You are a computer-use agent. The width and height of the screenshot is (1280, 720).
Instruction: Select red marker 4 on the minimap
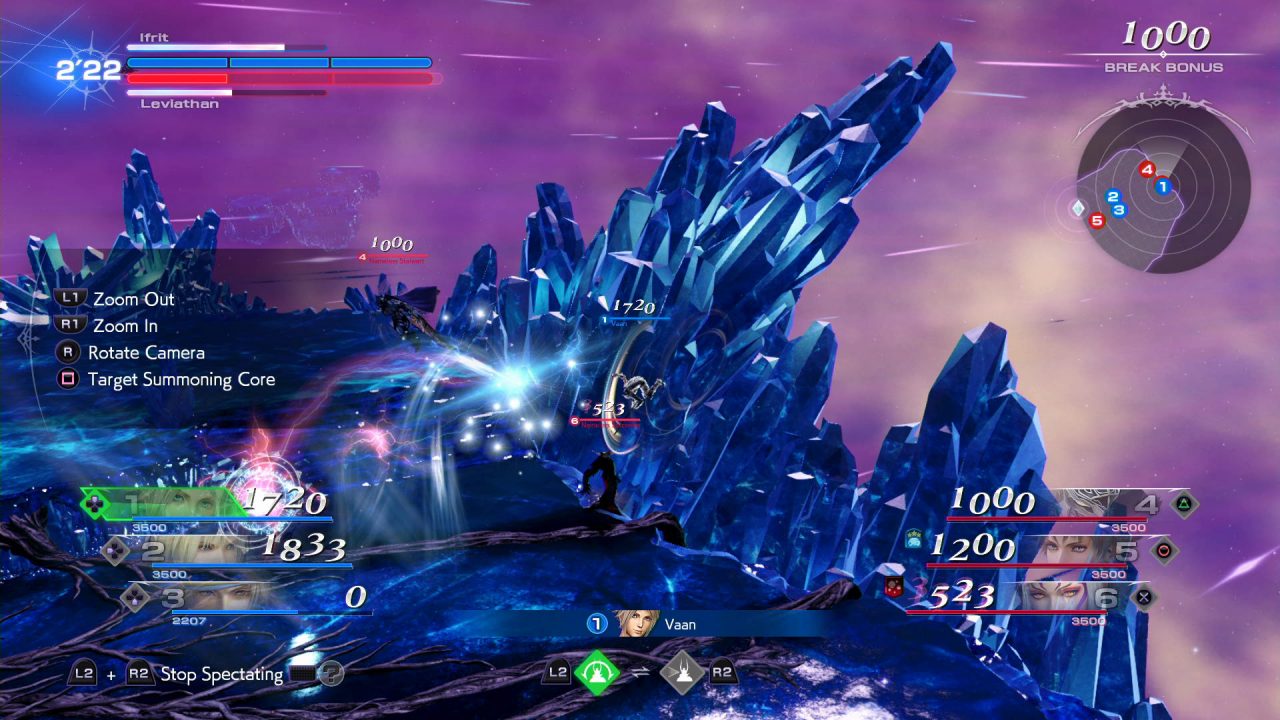(x=1147, y=170)
